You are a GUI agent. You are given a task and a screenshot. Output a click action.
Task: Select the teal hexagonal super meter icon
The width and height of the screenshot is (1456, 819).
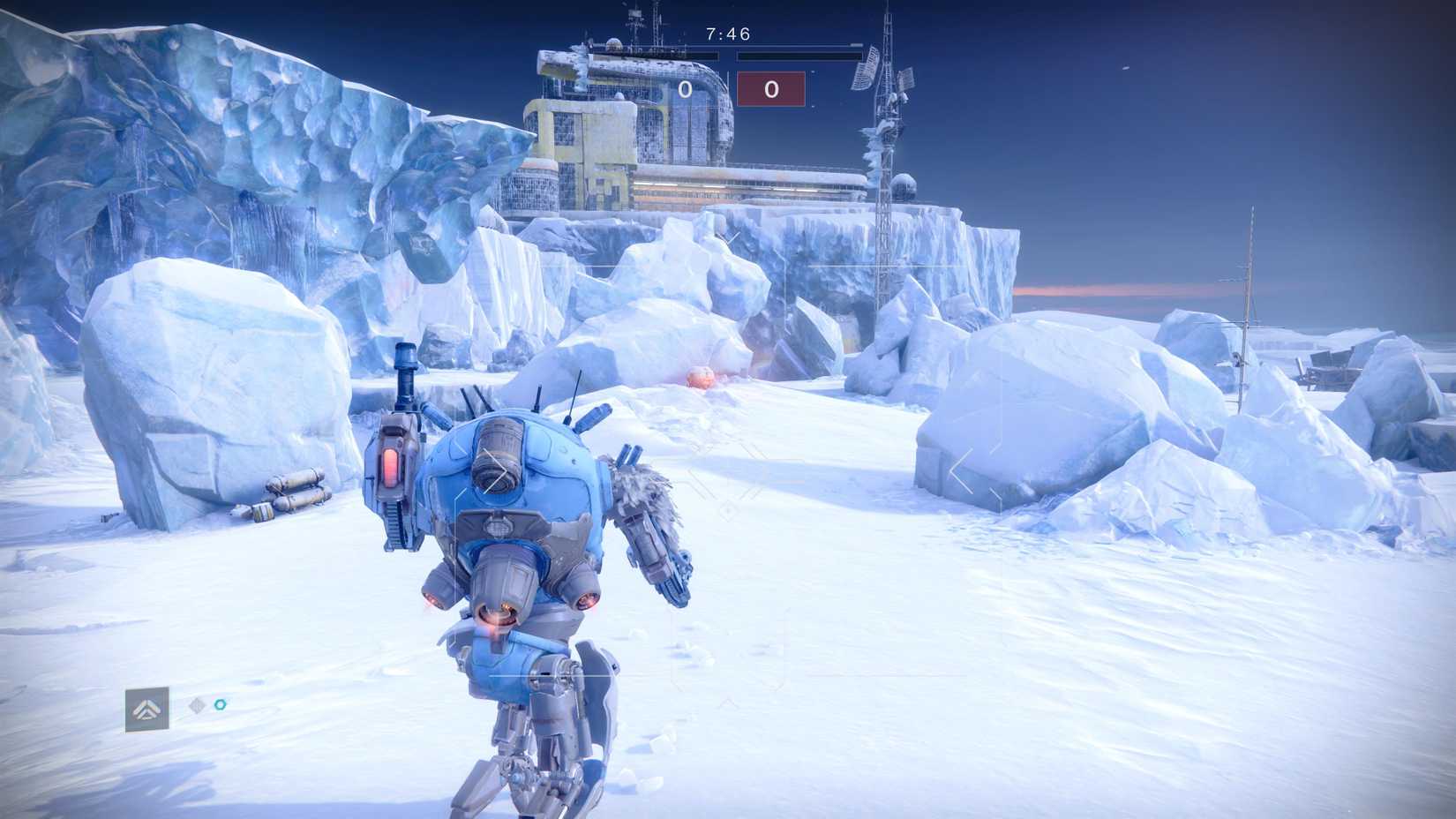220,705
